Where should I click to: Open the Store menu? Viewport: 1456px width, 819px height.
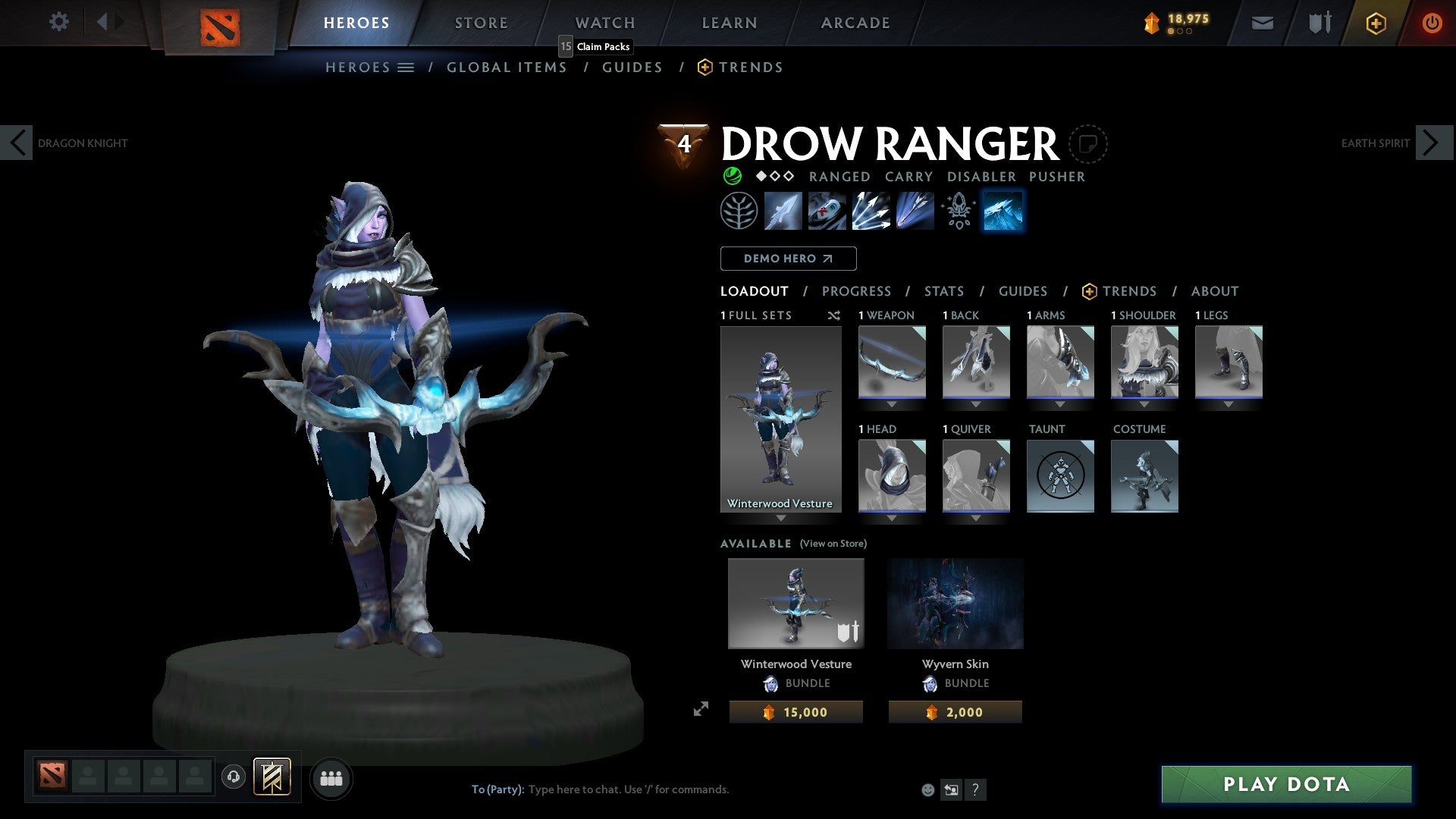[x=481, y=22]
